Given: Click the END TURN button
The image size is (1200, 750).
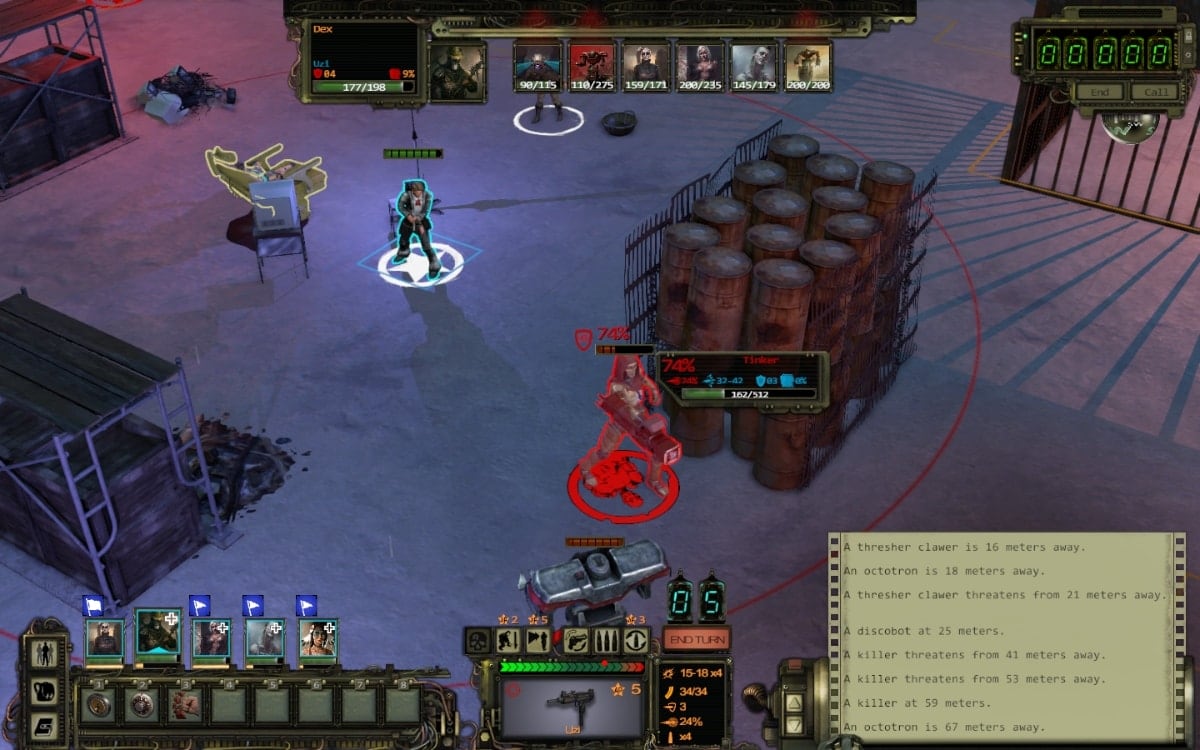Looking at the screenshot, I should (x=696, y=639).
